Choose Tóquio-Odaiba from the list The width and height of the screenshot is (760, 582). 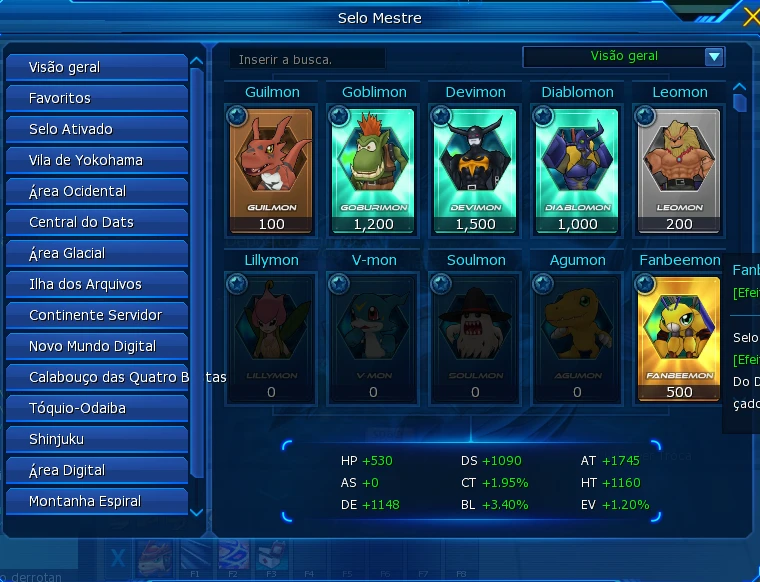click(x=97, y=408)
